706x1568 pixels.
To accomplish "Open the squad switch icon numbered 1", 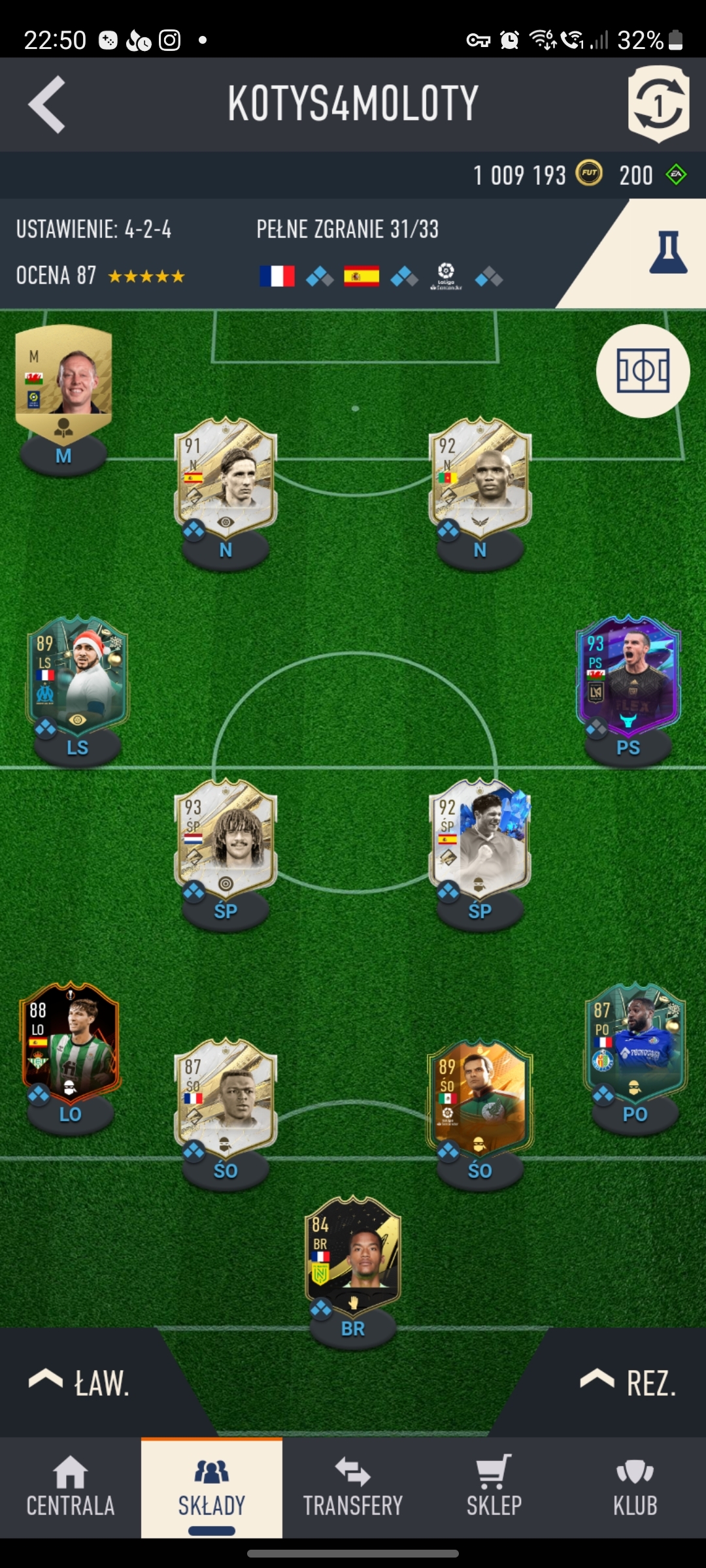I will point(658,104).
